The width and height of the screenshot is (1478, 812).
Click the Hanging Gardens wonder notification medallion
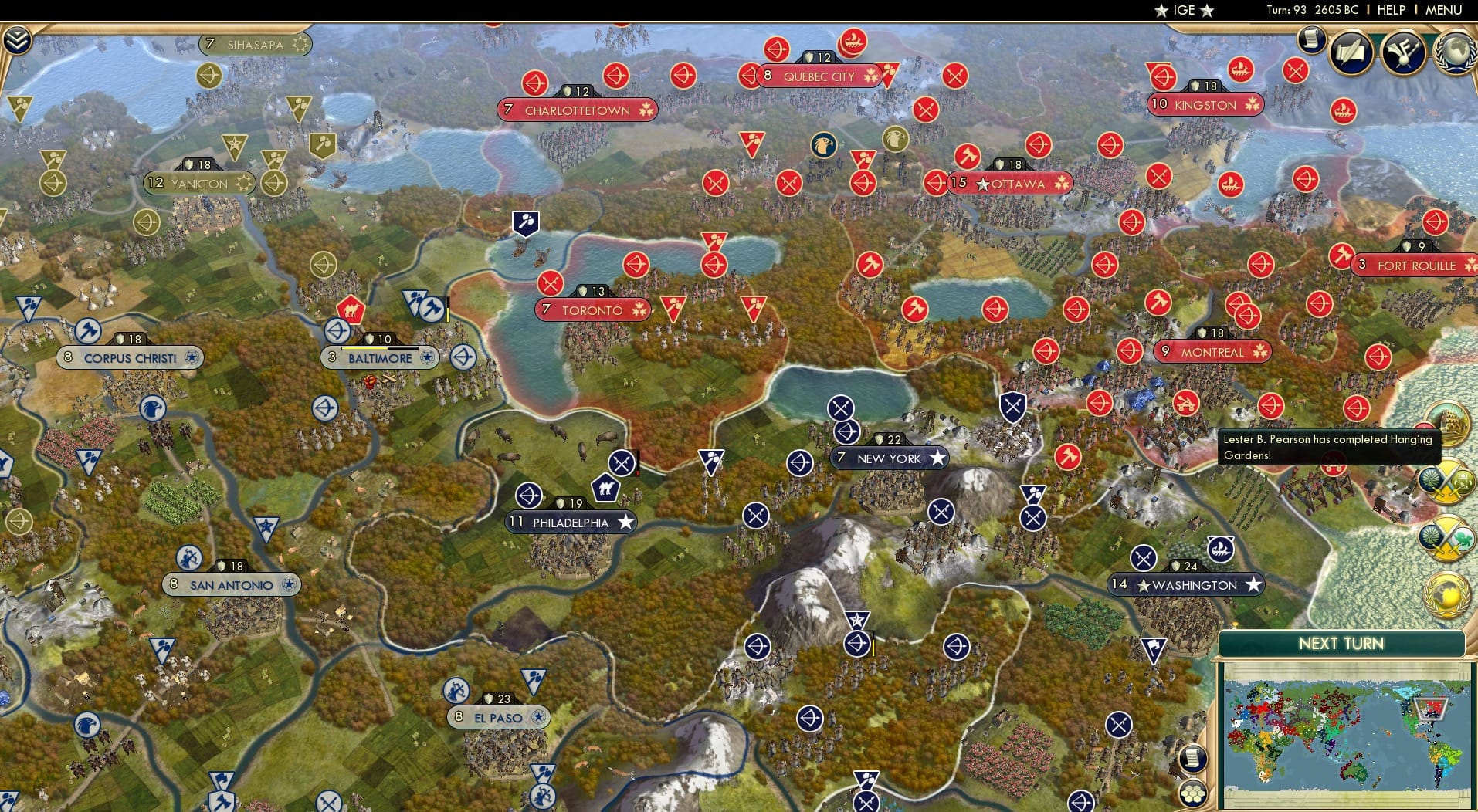pos(1451,423)
